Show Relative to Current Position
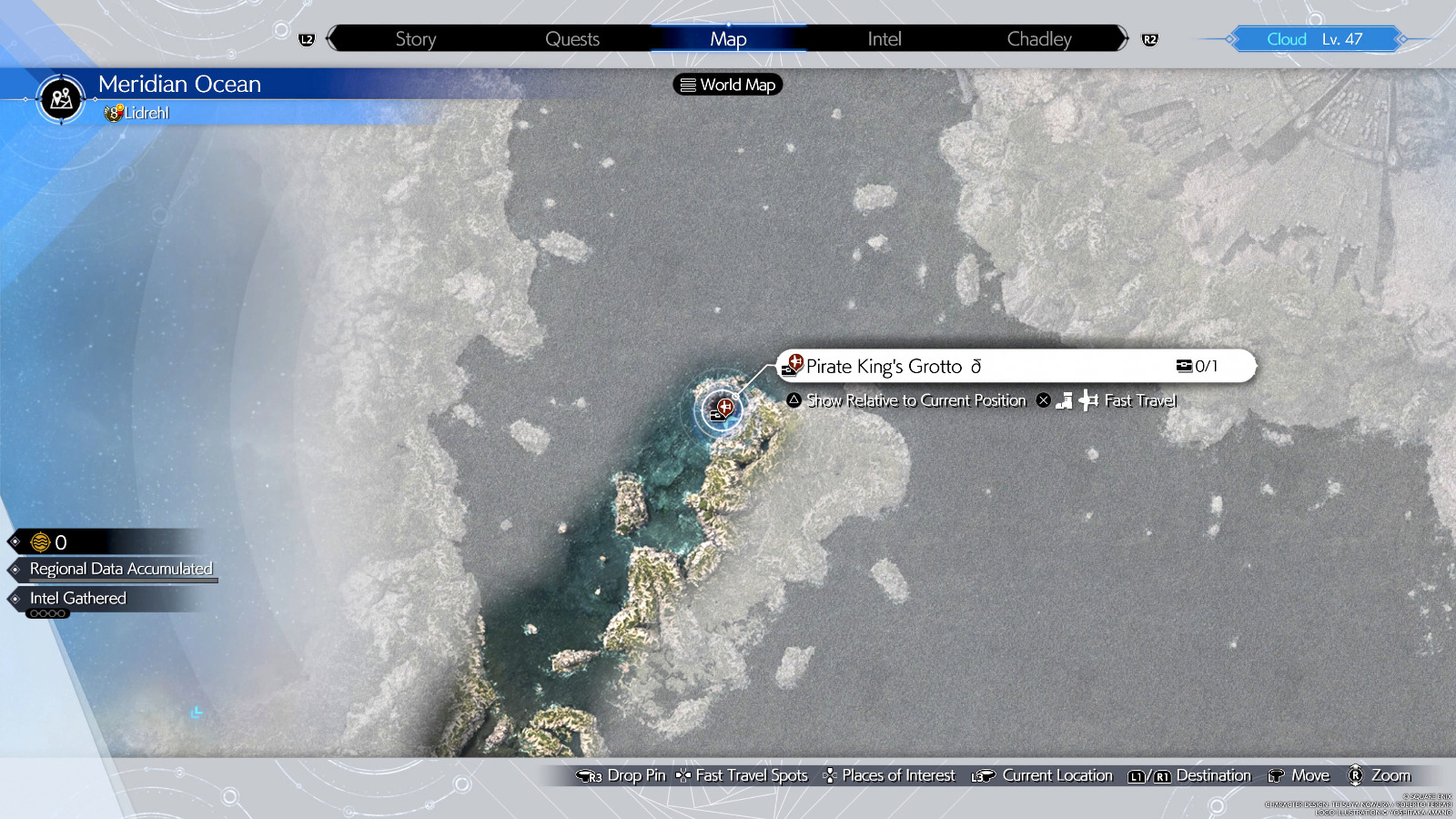This screenshot has height=819, width=1456. pyautogui.click(x=916, y=400)
